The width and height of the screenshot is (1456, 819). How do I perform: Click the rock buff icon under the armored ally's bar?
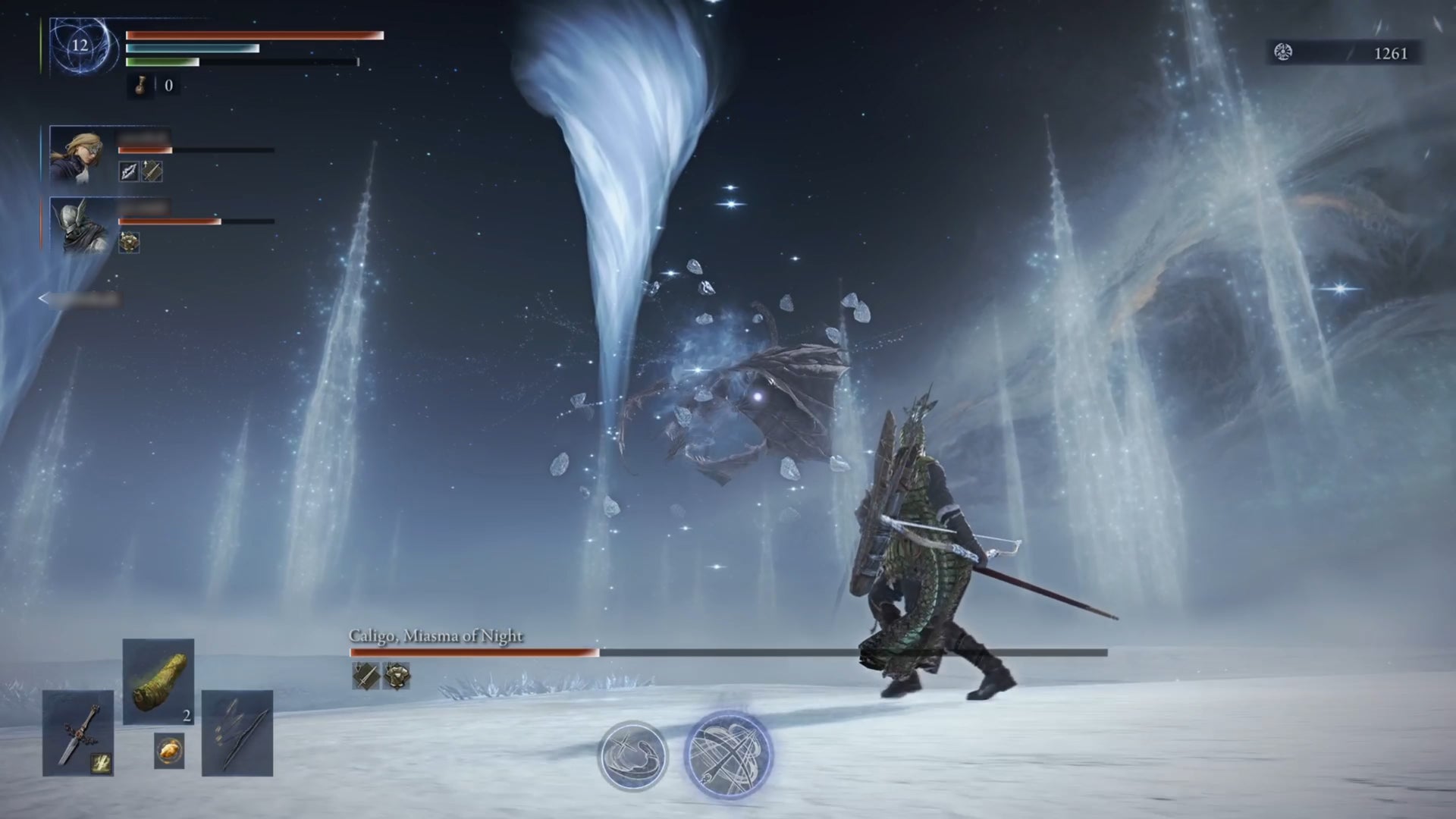tap(129, 243)
